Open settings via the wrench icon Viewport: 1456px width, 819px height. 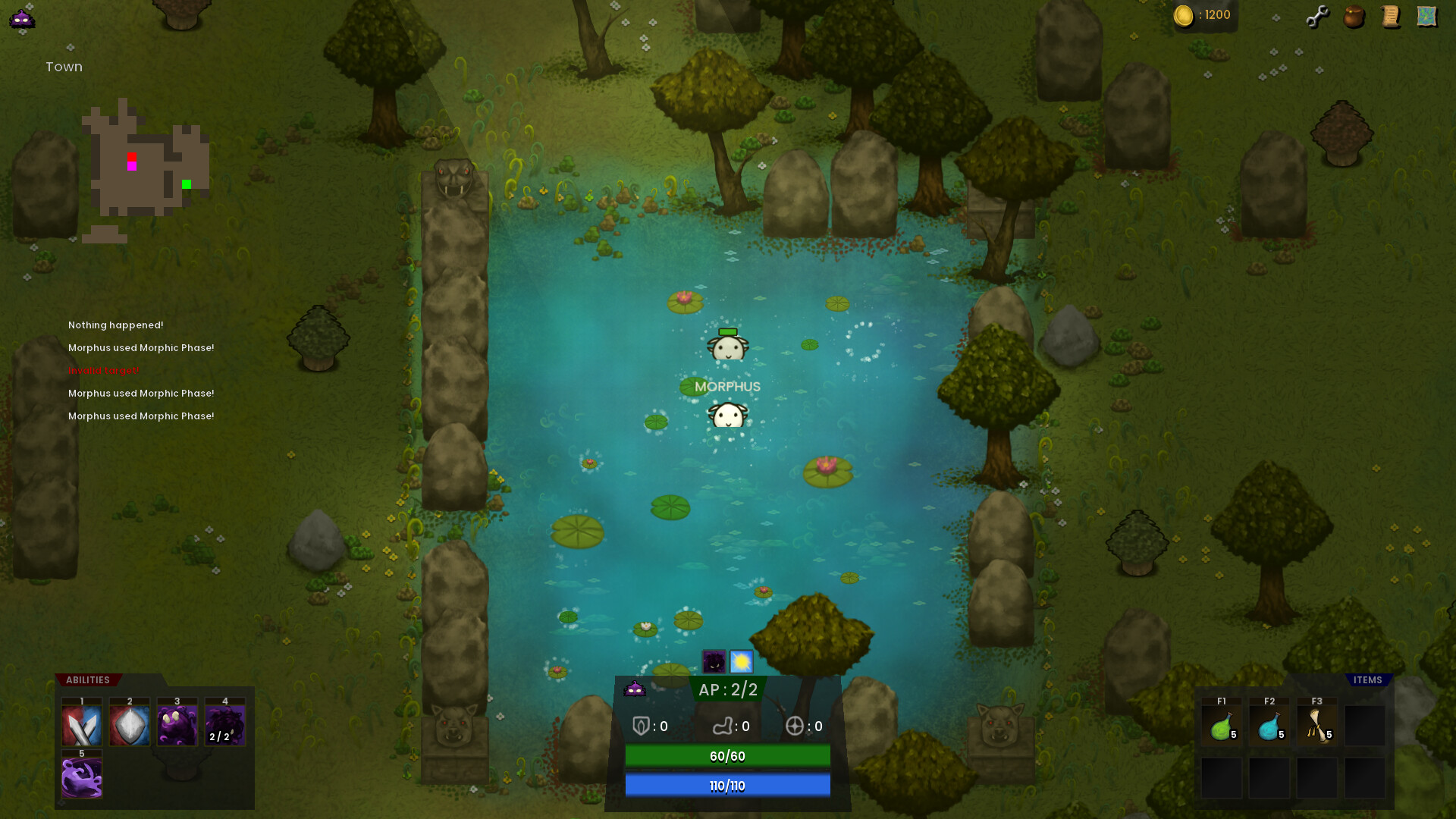click(1317, 15)
